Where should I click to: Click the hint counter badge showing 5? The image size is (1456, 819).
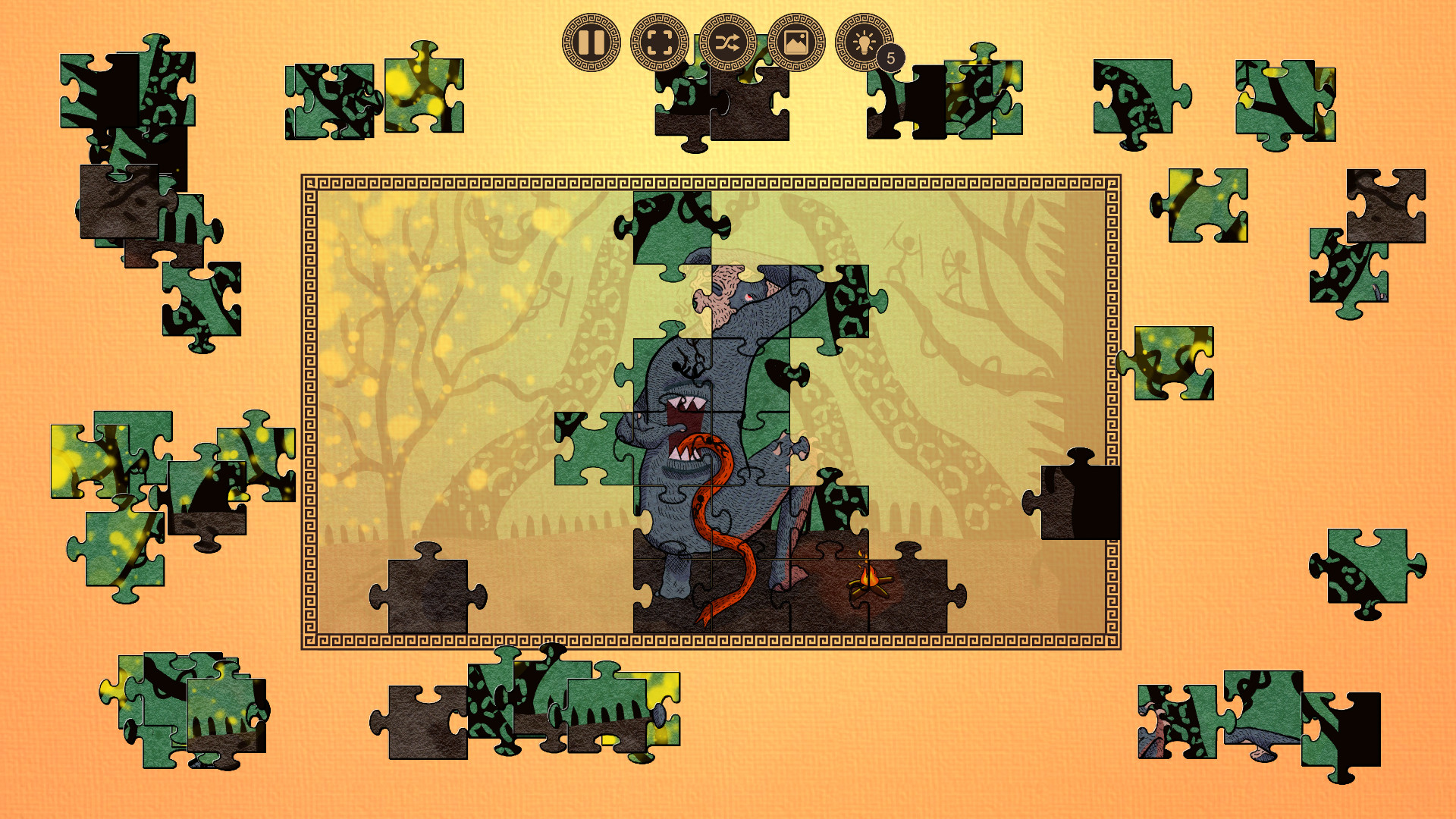pos(891,55)
